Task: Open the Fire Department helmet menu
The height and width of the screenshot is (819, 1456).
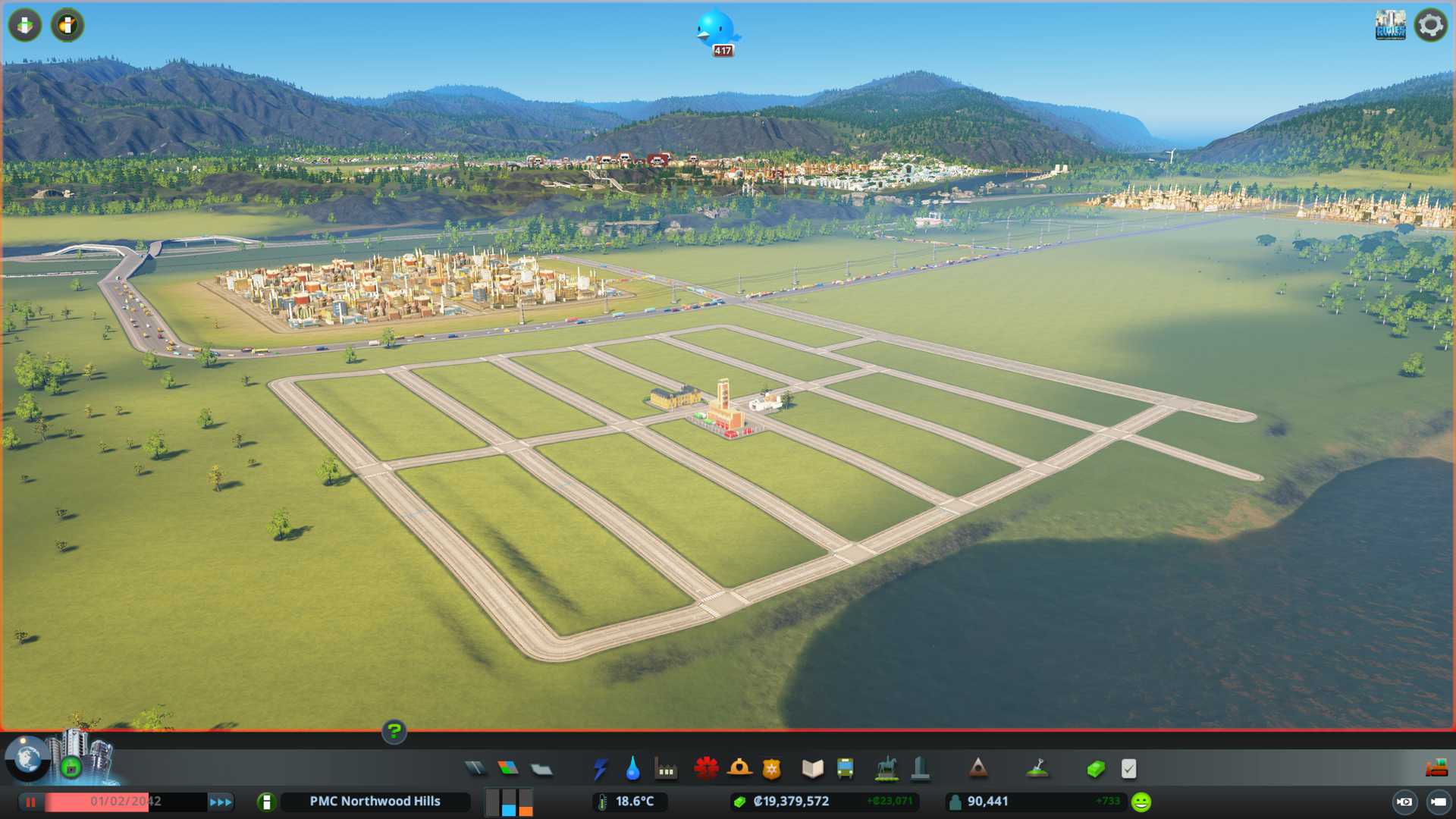Action: coord(739,769)
